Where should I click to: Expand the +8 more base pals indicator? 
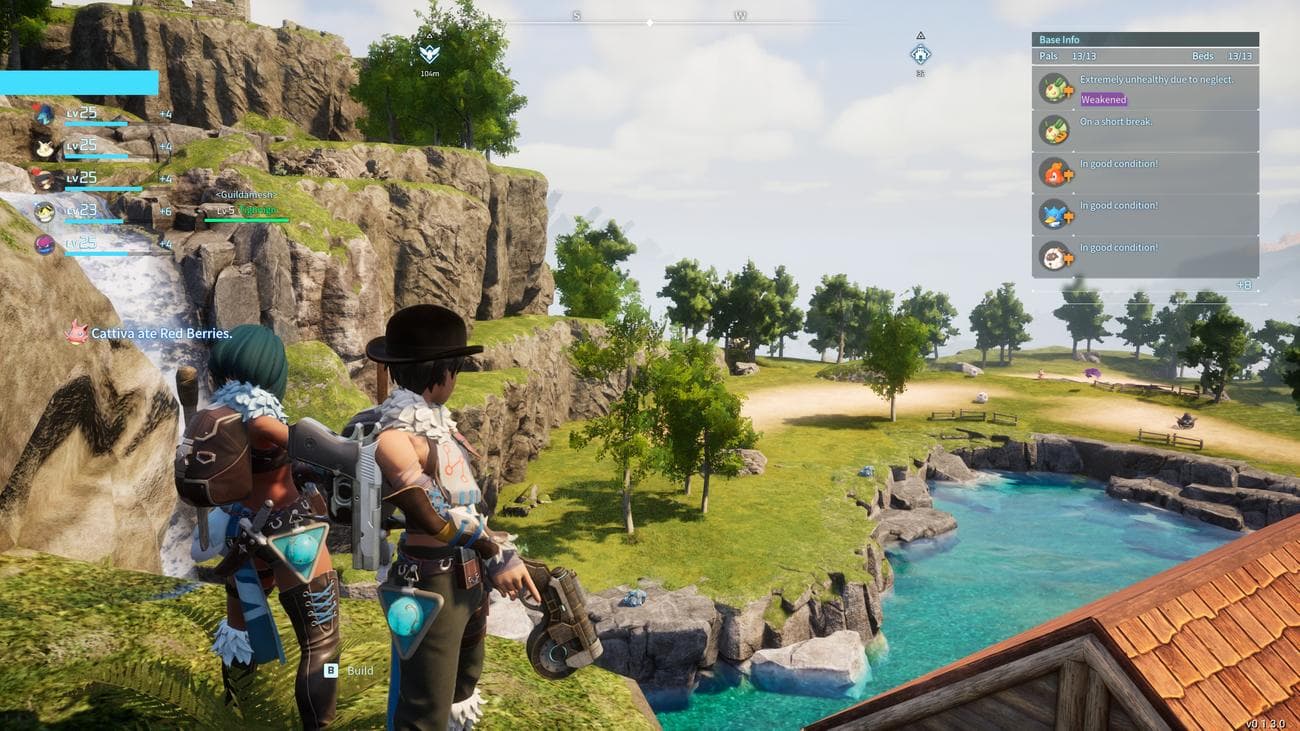pyautogui.click(x=1244, y=285)
